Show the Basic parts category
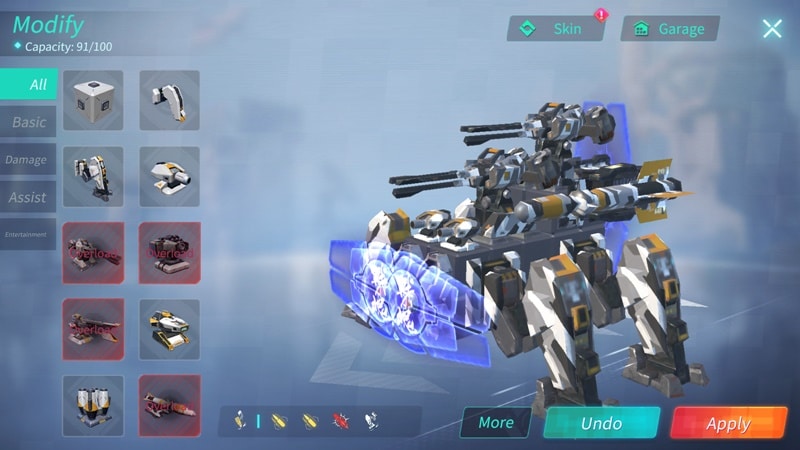The image size is (800, 450). coord(29,122)
